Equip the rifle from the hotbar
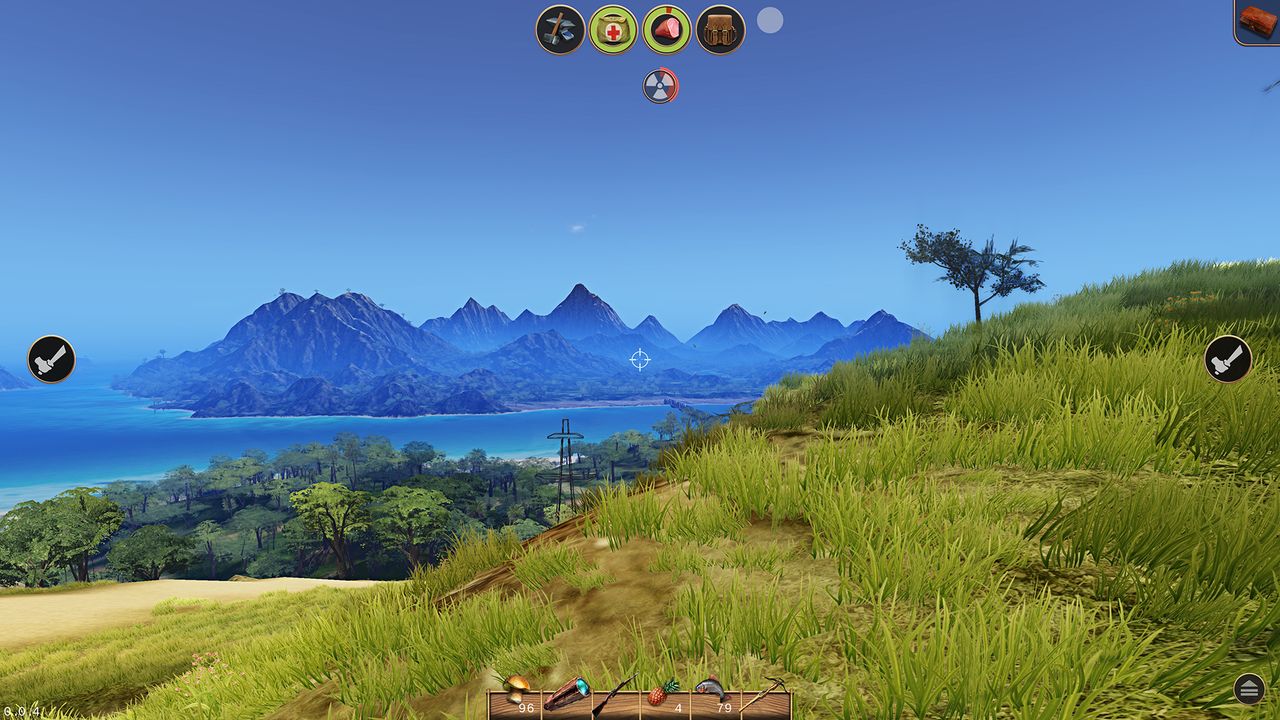 (615, 698)
